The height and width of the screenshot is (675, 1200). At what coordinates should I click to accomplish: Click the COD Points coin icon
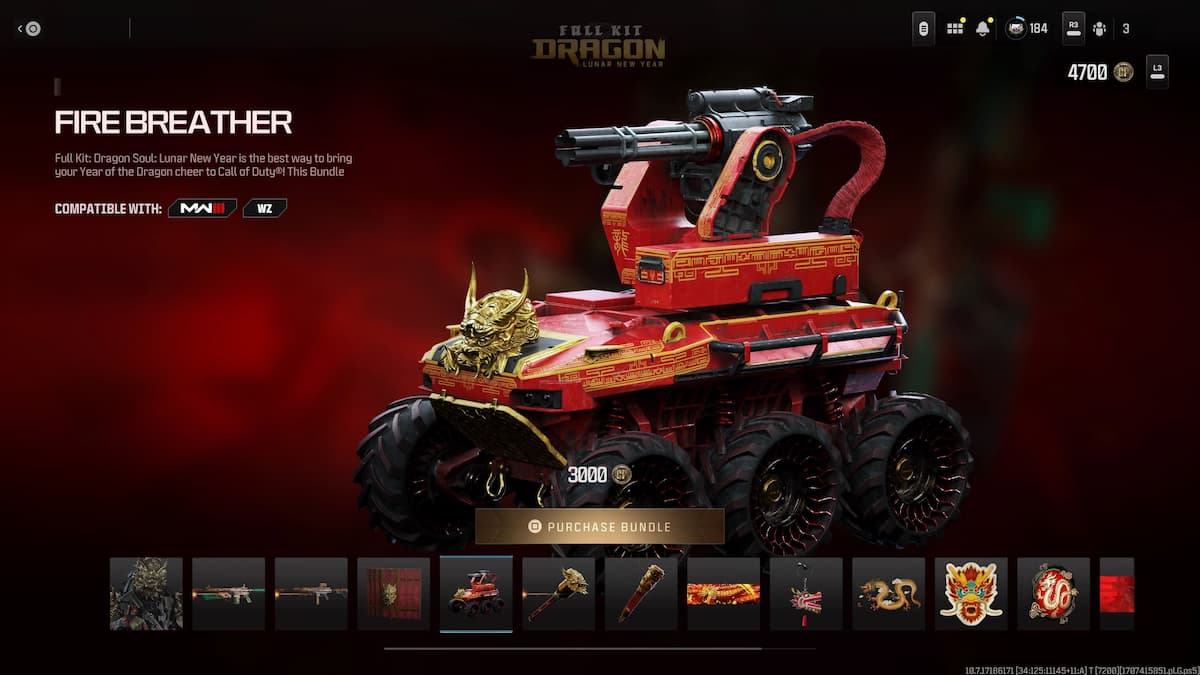pyautogui.click(x=1123, y=72)
